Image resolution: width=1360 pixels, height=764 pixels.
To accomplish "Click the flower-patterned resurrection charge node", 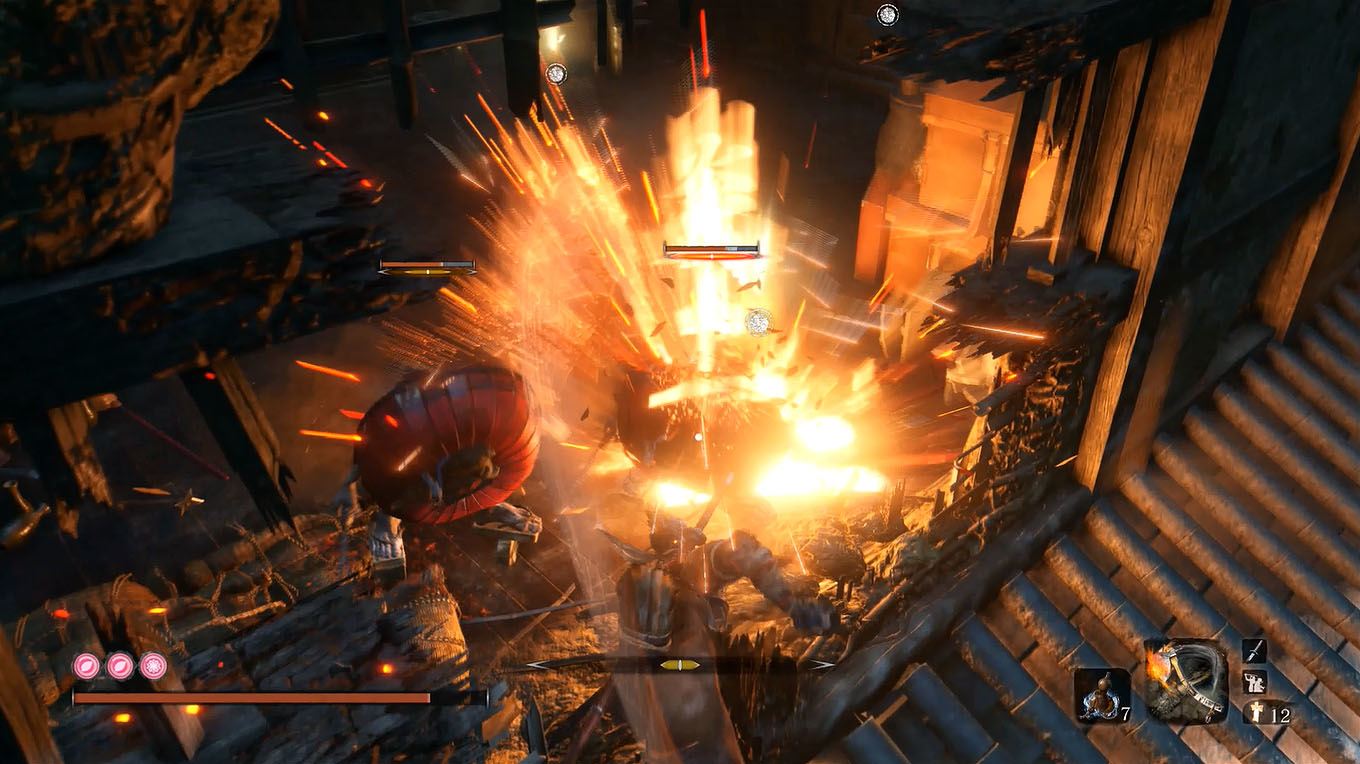I will tap(151, 665).
